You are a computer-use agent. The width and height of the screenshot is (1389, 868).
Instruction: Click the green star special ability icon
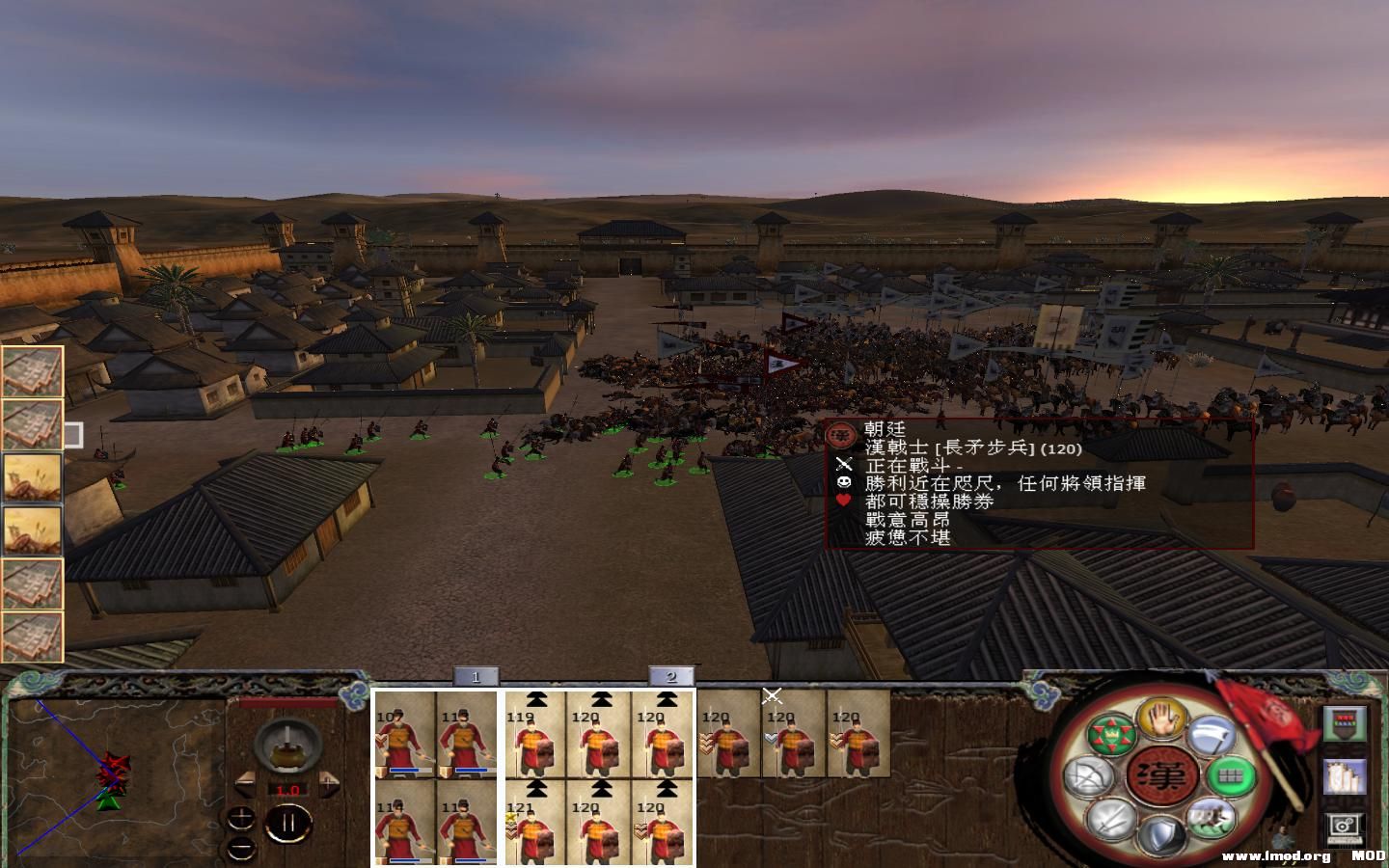click(x=1110, y=735)
